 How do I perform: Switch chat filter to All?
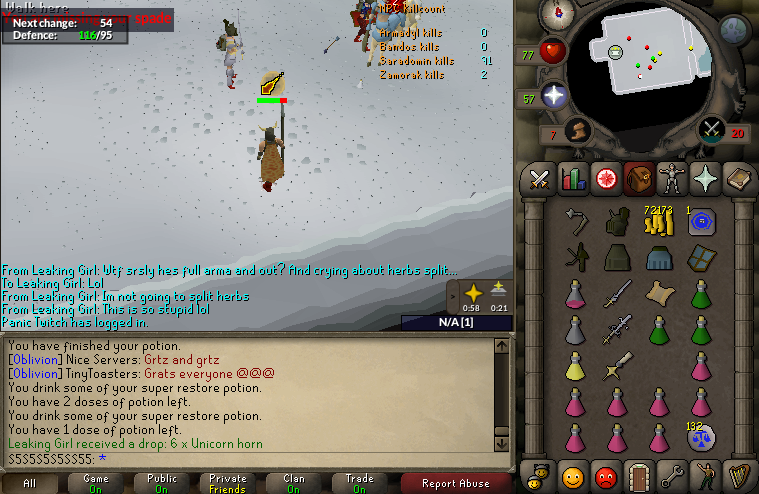click(30, 484)
